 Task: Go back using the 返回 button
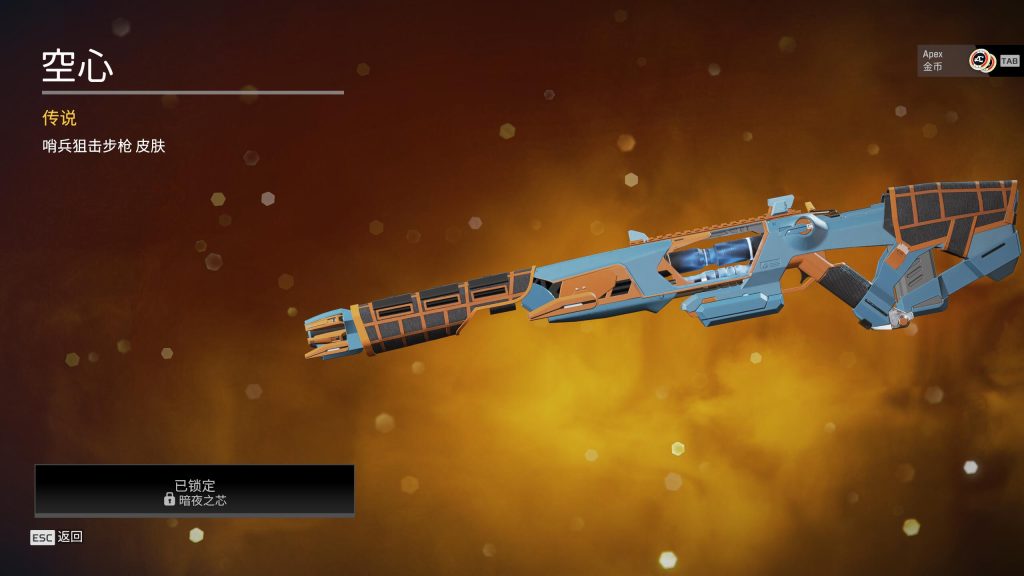pos(57,537)
